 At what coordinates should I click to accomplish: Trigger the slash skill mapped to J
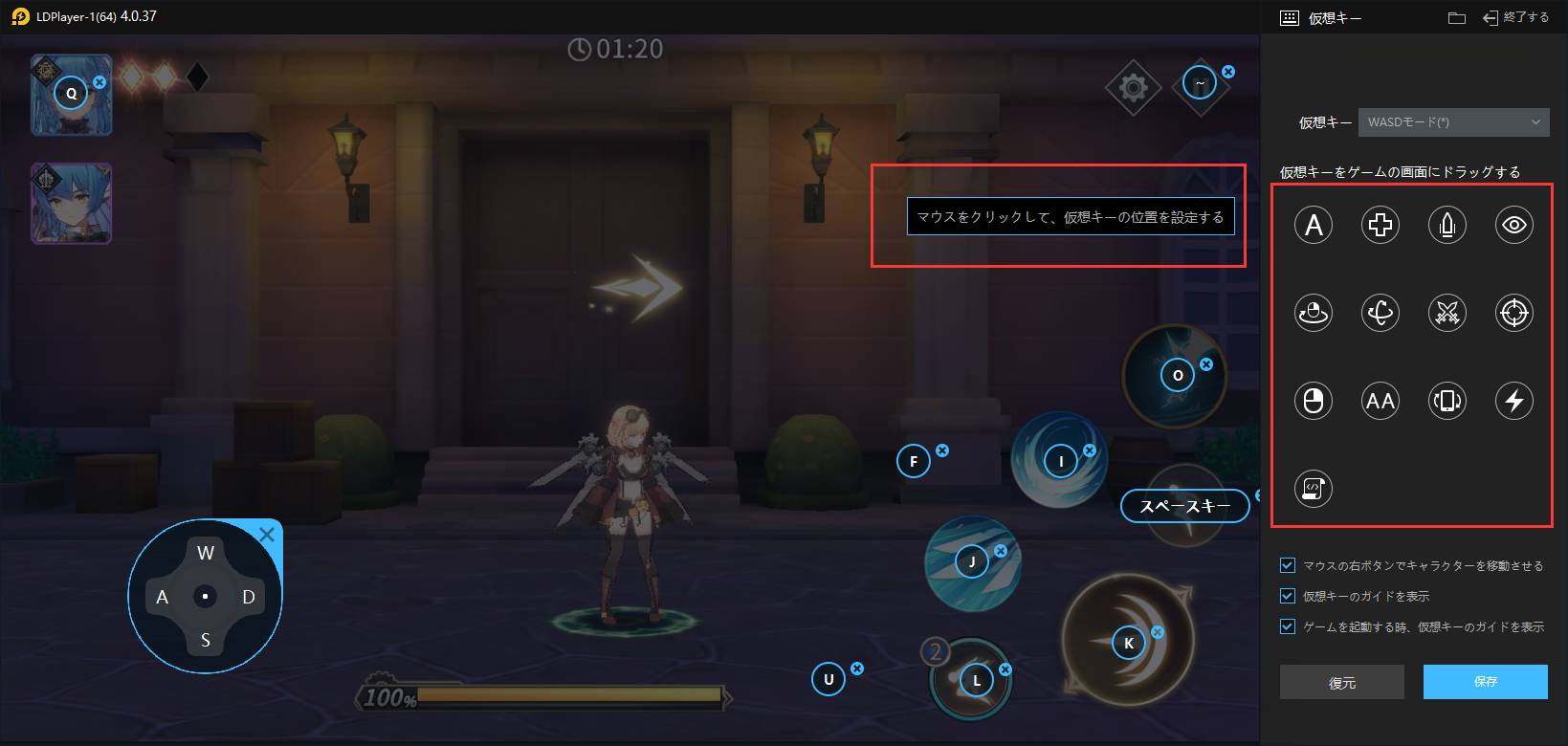tap(972, 562)
